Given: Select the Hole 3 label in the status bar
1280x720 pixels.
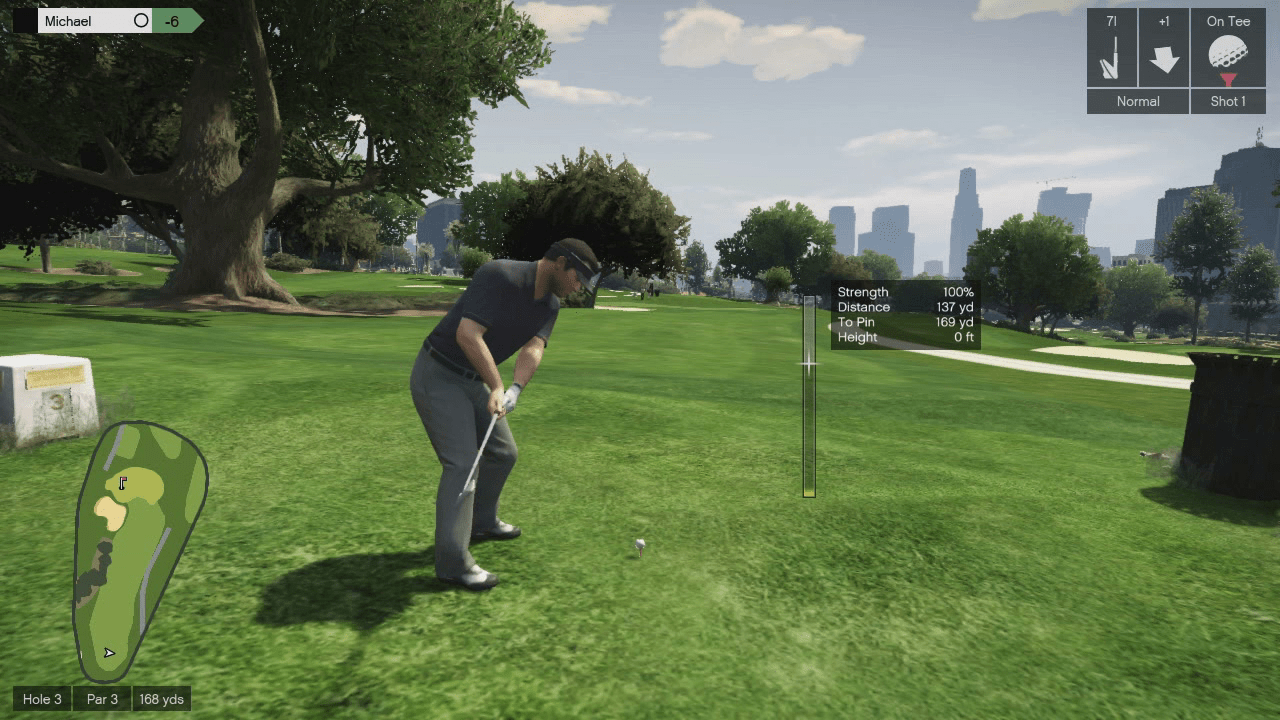Looking at the screenshot, I should pos(42,699).
